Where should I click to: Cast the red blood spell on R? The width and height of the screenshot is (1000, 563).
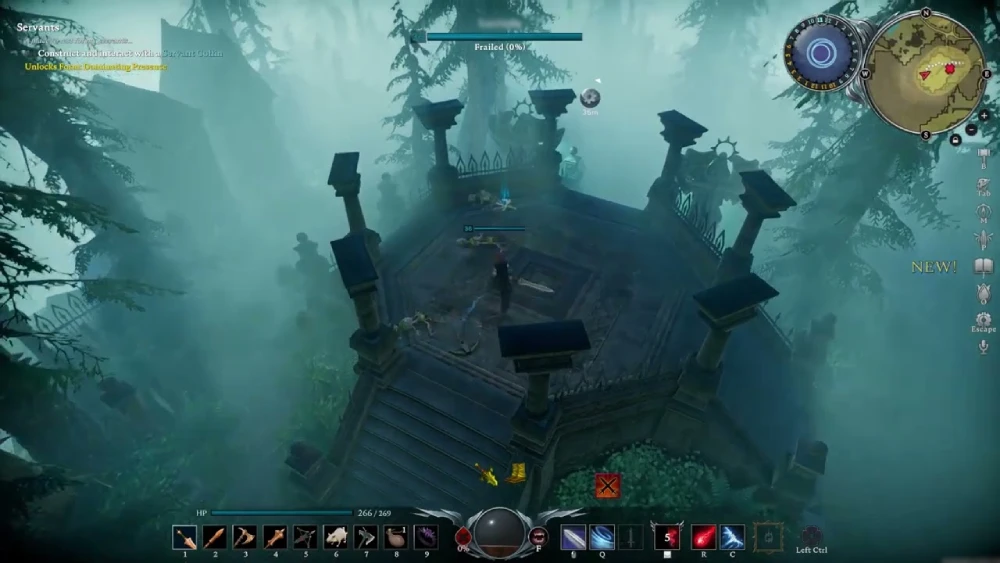704,538
